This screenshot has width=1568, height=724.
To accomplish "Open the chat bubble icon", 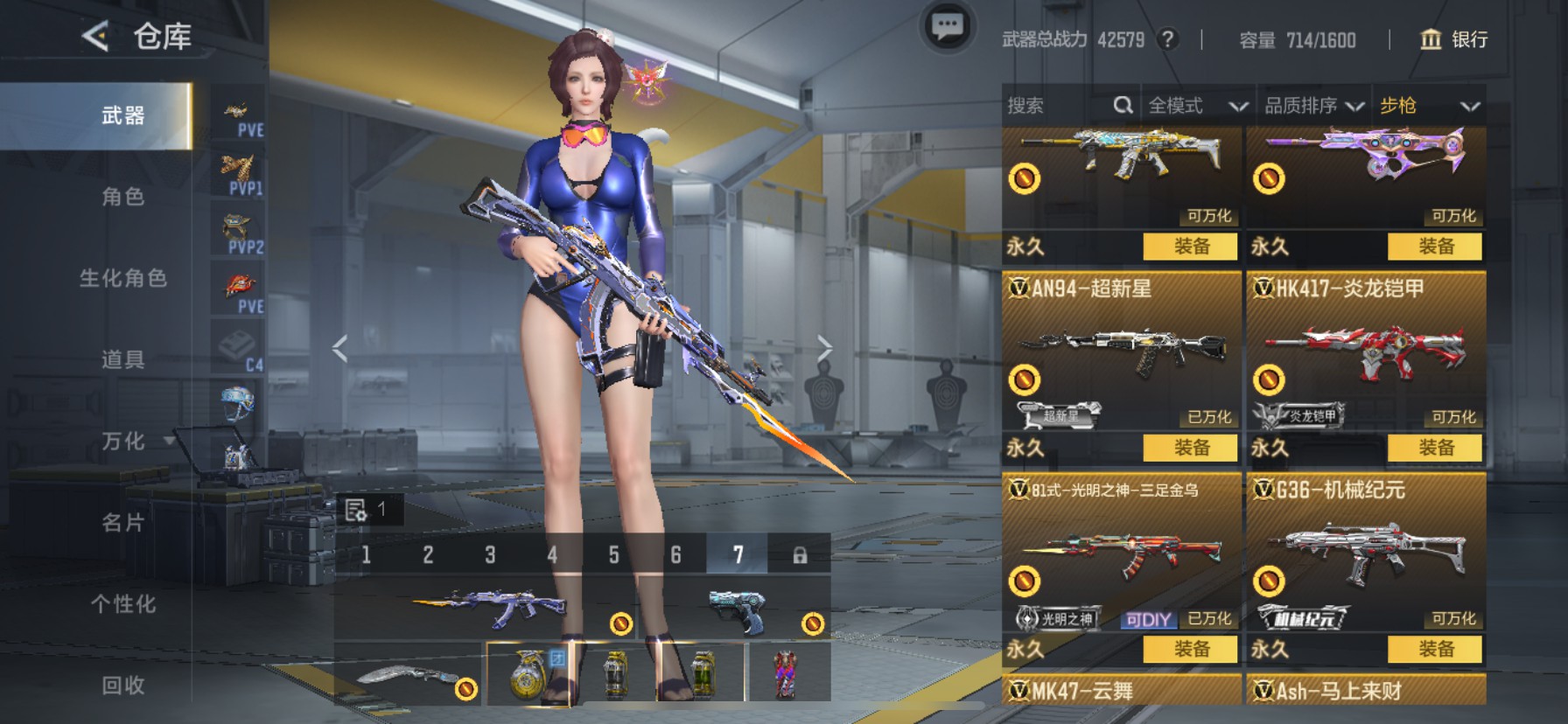I will tap(947, 27).
